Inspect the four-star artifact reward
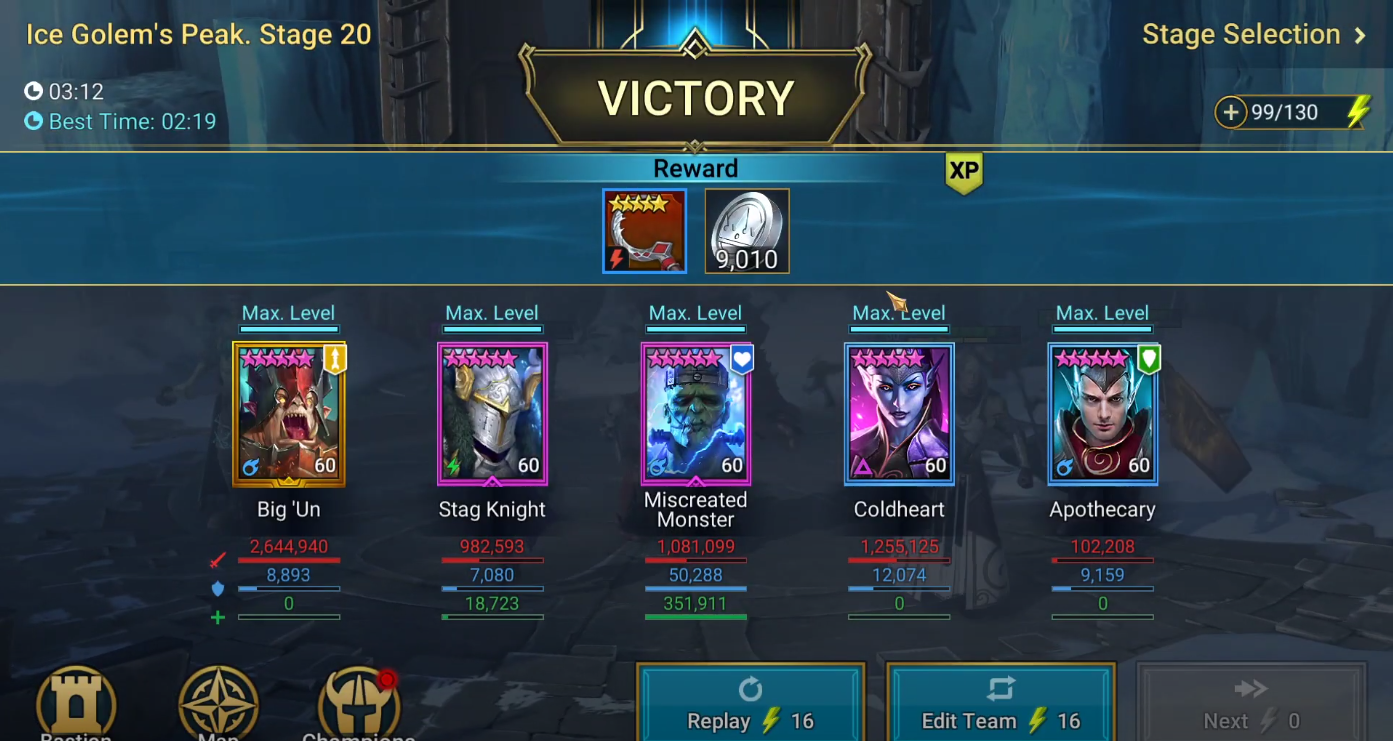Image resolution: width=1393 pixels, height=741 pixels. (645, 231)
